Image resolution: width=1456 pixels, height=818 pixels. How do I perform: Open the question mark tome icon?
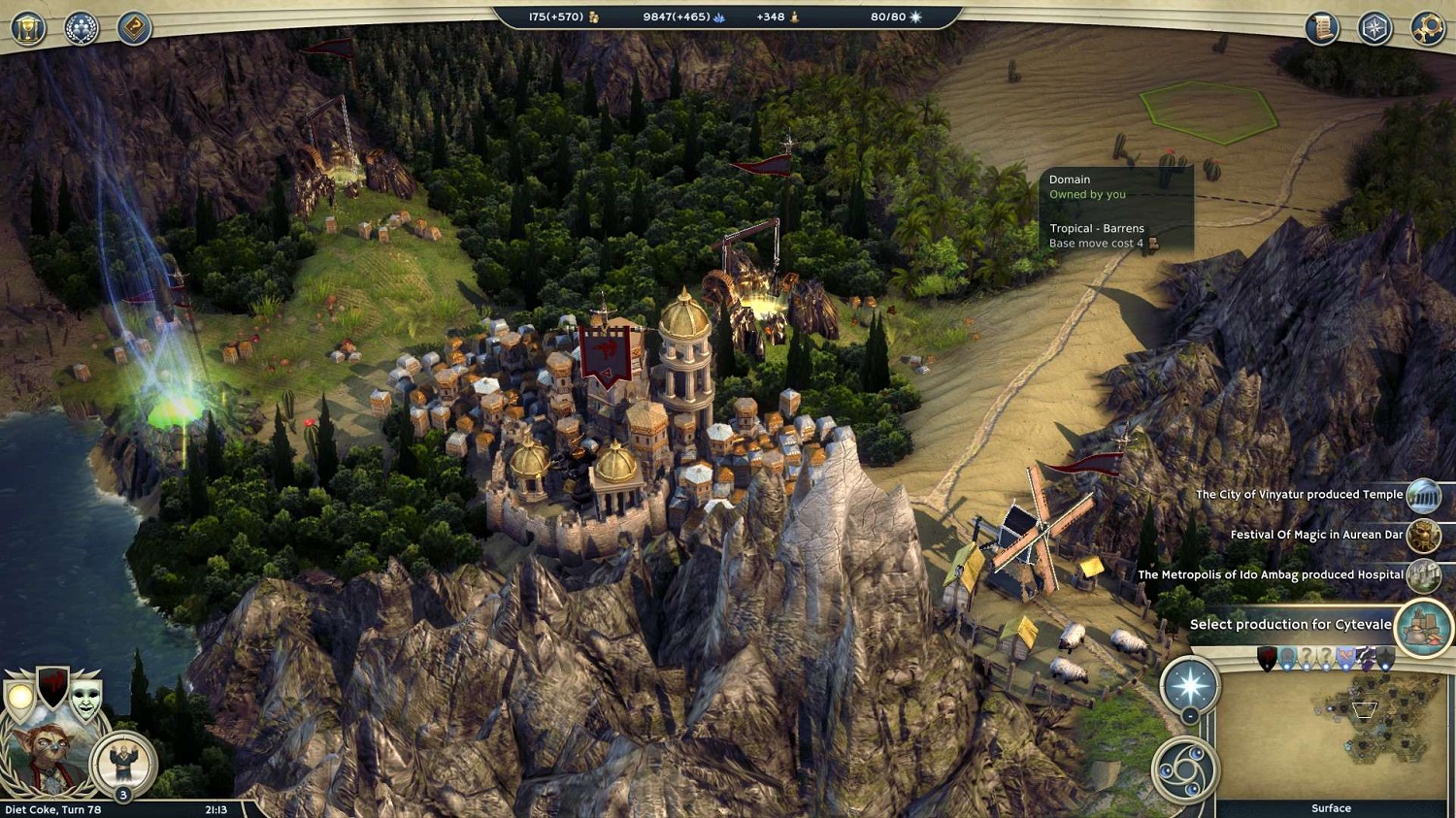point(135,28)
